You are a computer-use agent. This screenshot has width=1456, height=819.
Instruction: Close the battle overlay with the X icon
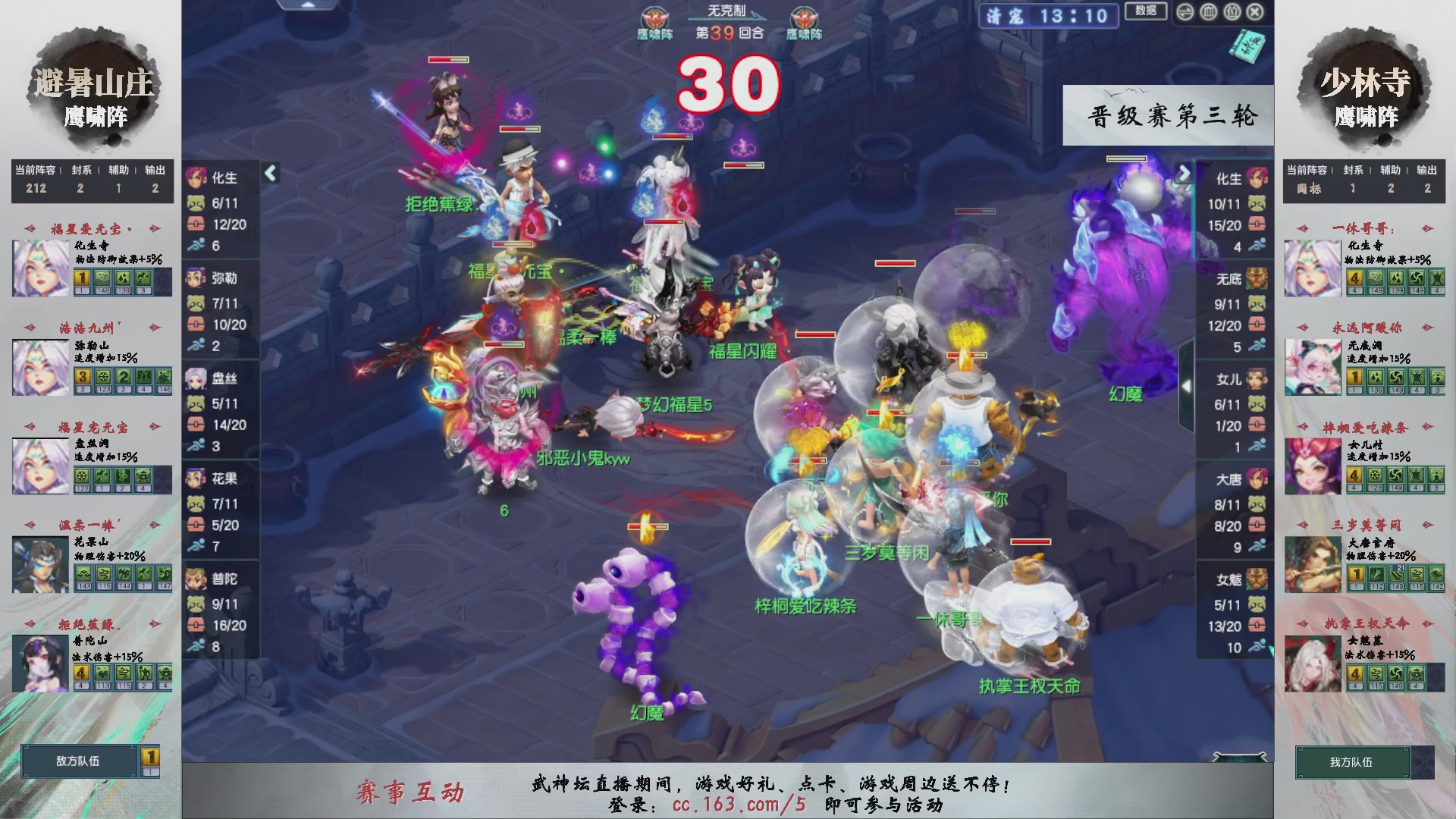[x=1255, y=12]
